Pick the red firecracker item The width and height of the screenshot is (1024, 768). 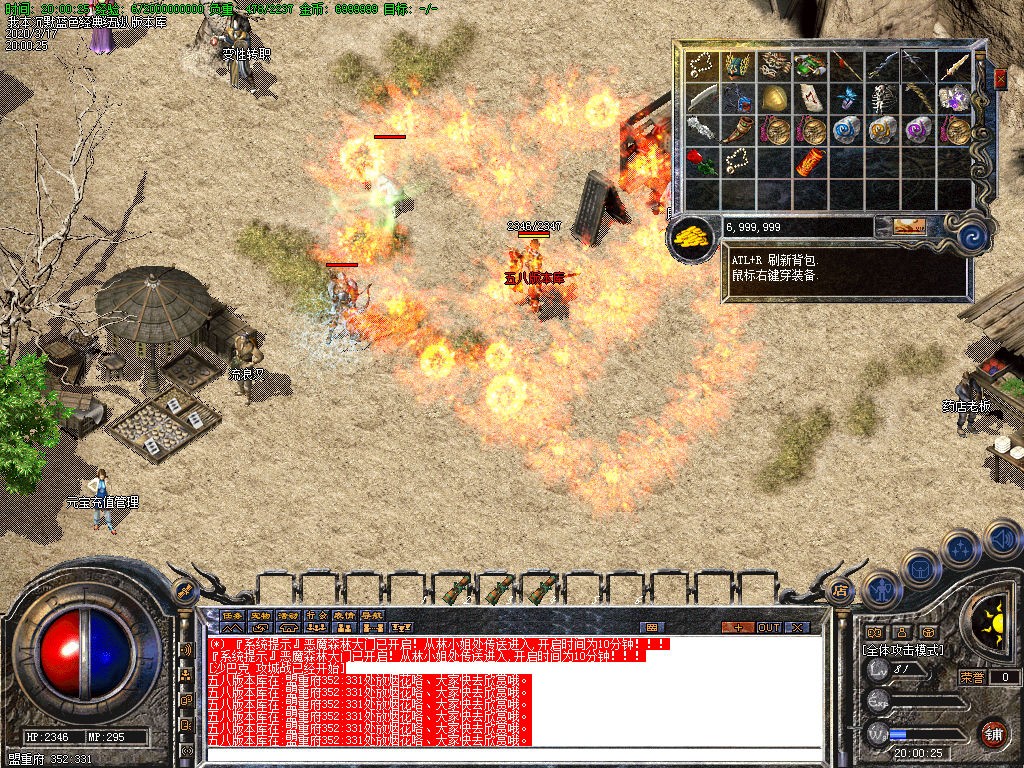(811, 161)
